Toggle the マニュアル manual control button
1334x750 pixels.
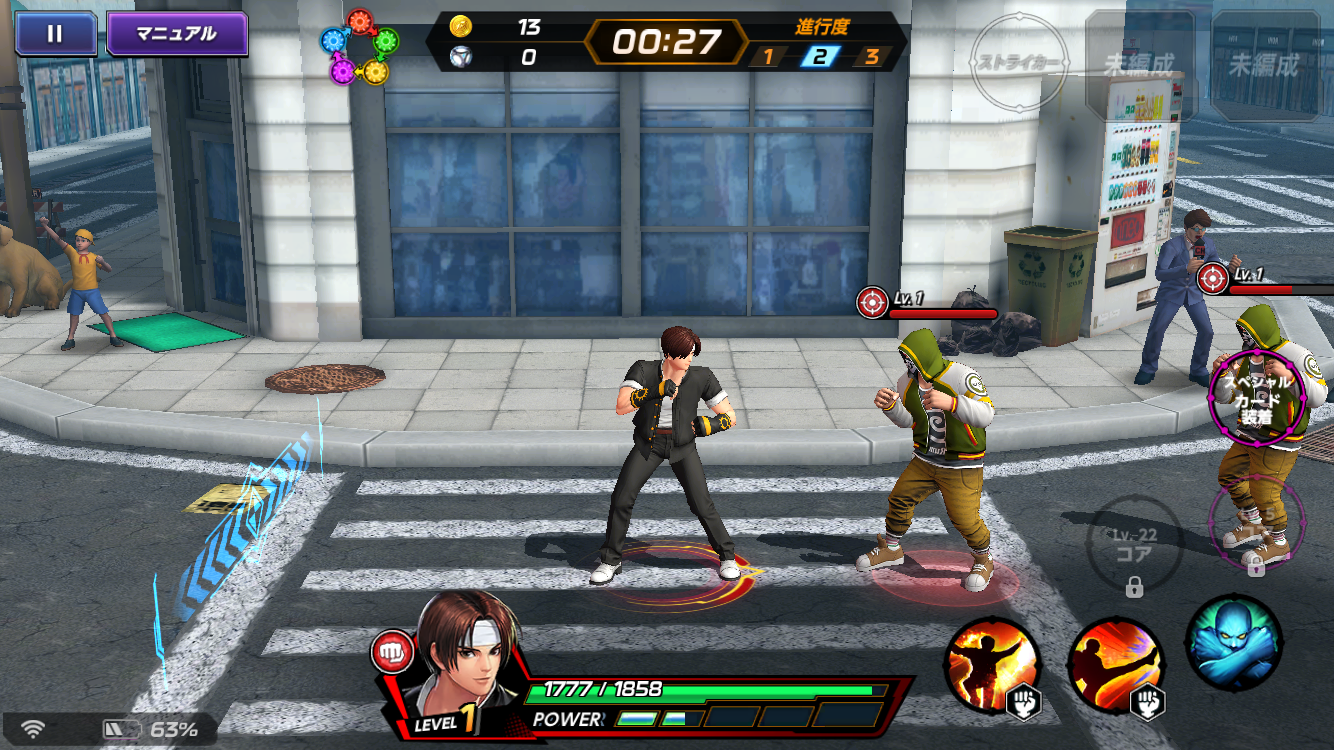tap(177, 34)
